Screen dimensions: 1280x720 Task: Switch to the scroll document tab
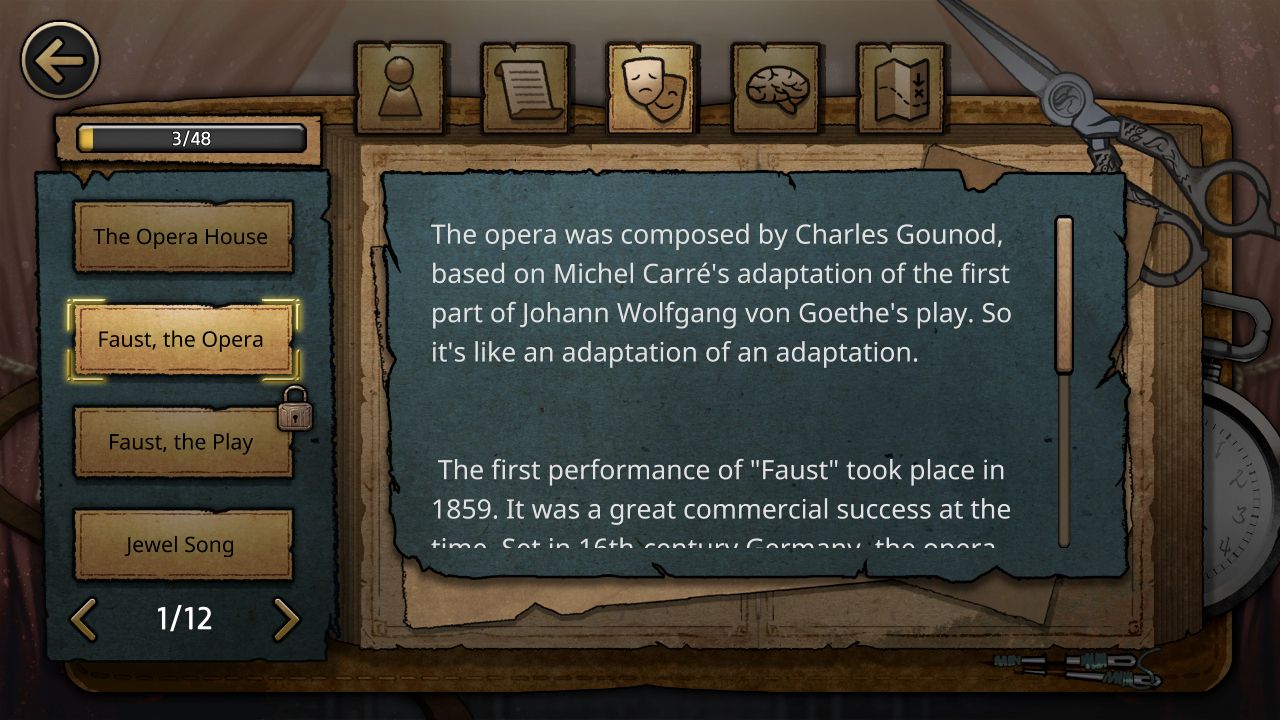tap(526, 88)
